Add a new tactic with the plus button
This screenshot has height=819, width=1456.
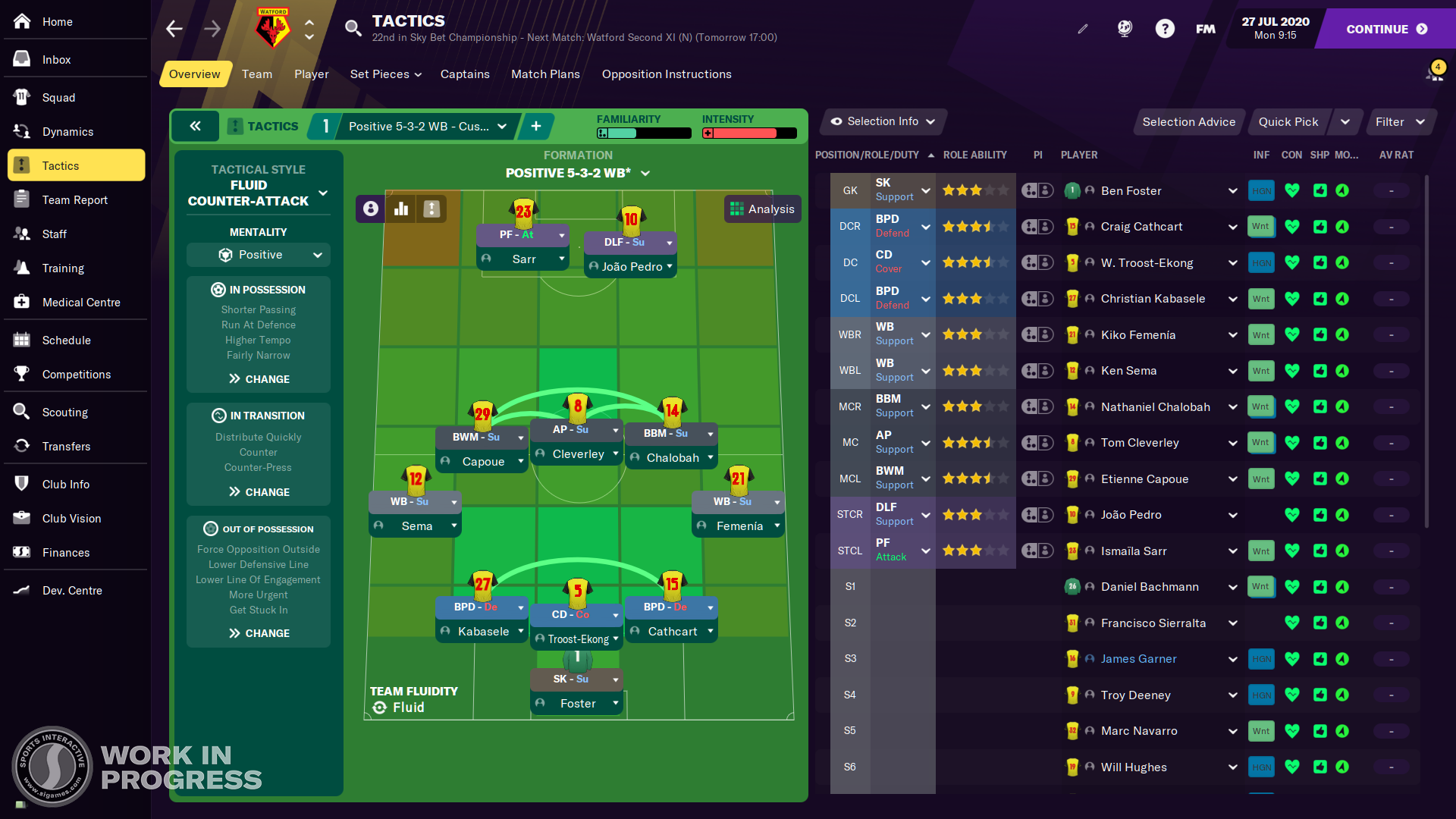(536, 126)
